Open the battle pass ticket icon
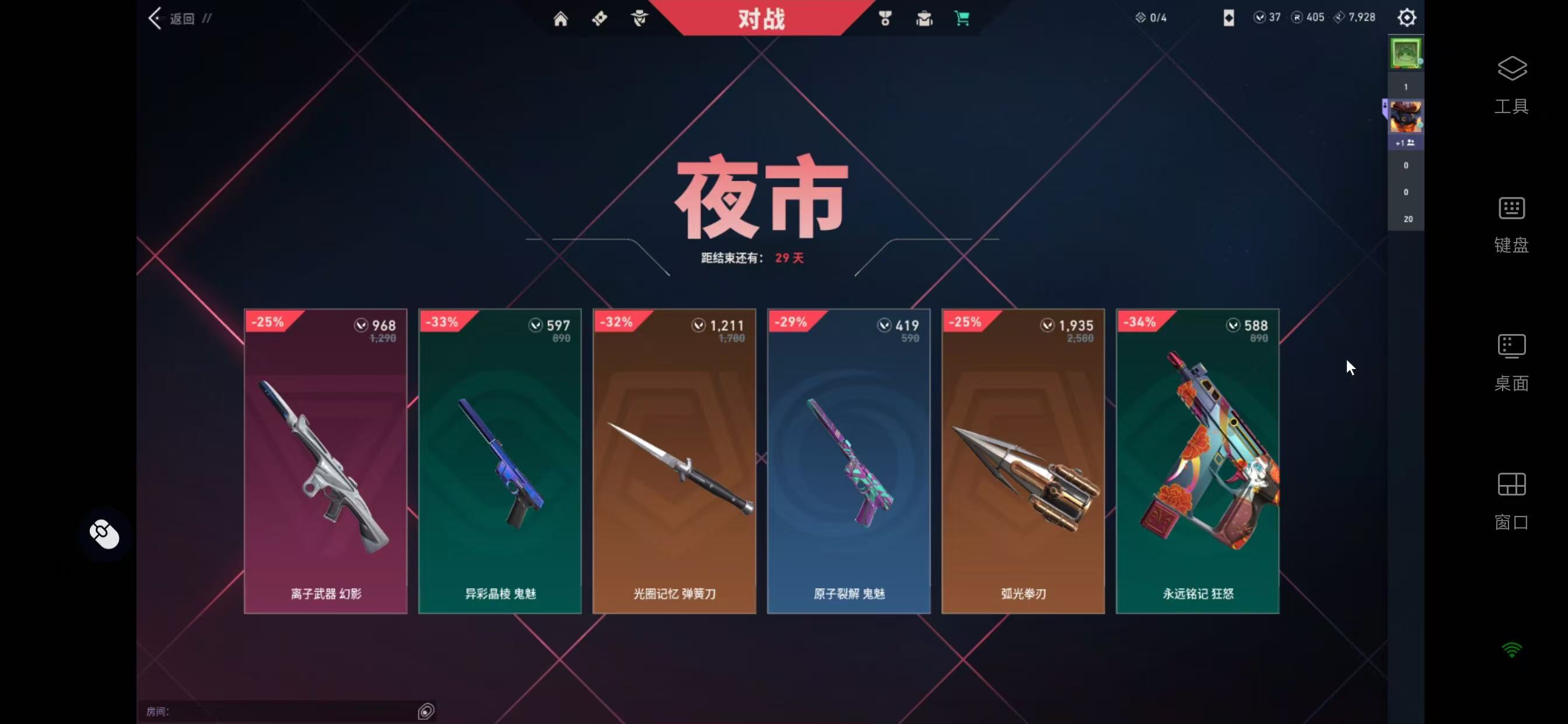 click(x=599, y=18)
